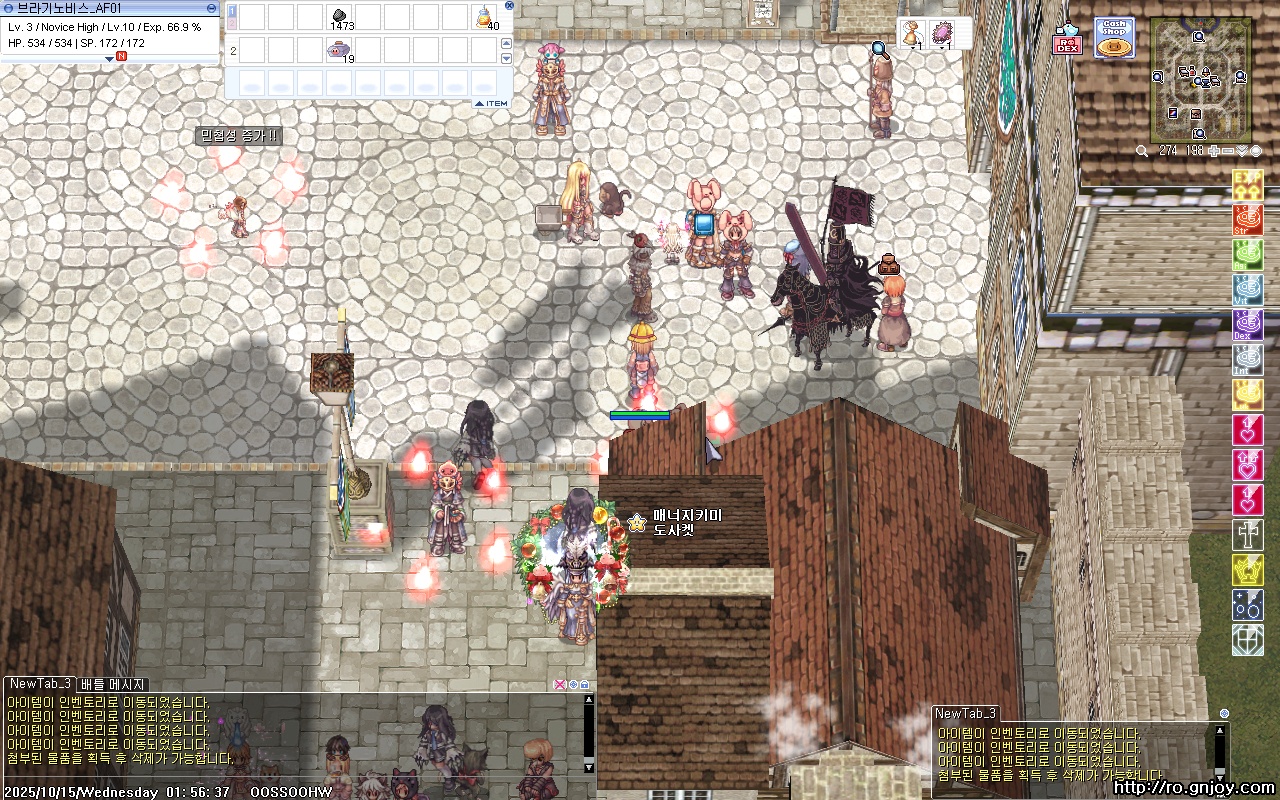The height and width of the screenshot is (800, 1280).
Task: Close the hotkey bar window
Action: pyautogui.click(x=508, y=5)
